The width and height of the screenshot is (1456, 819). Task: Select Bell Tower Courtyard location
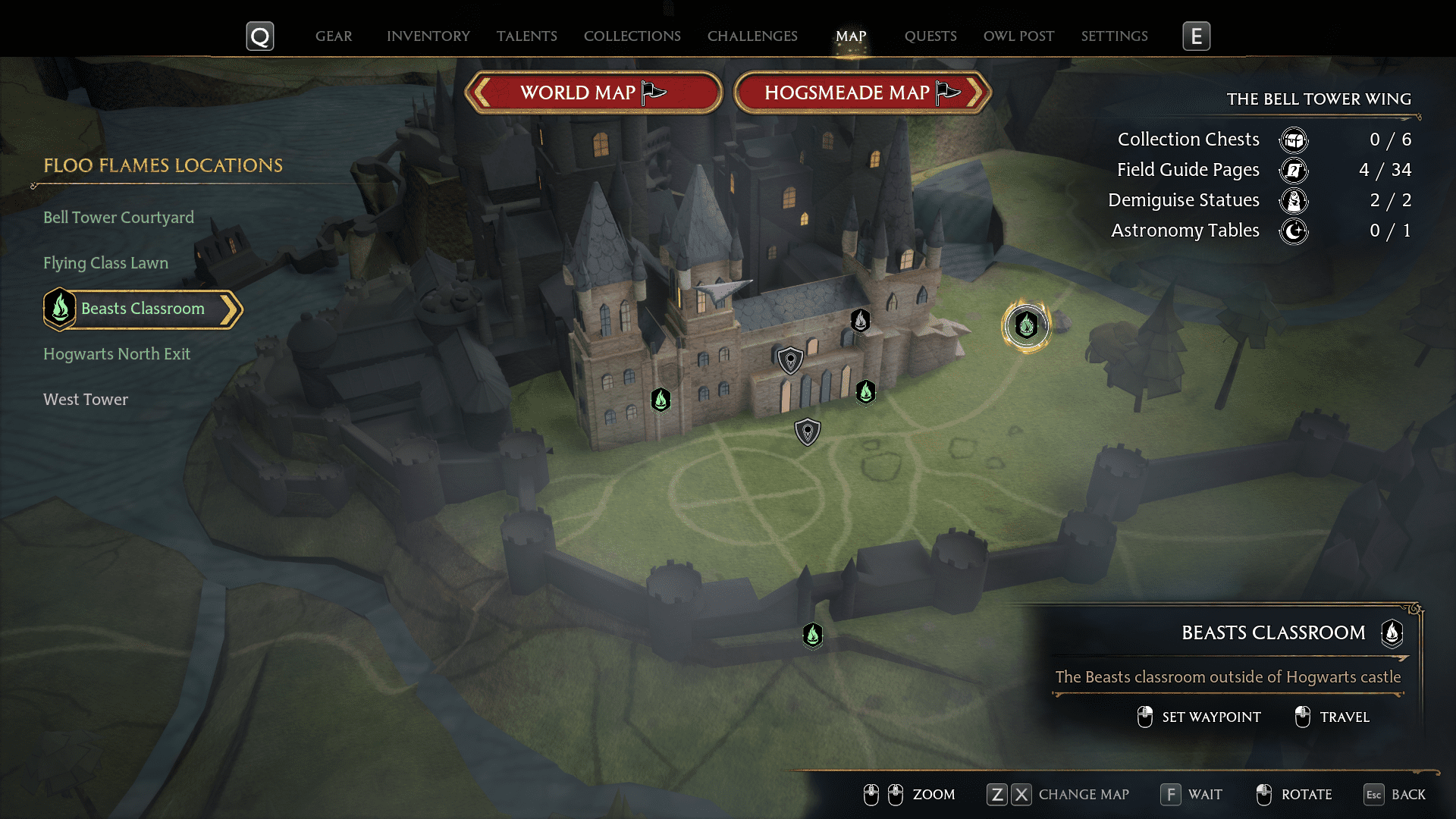[118, 218]
